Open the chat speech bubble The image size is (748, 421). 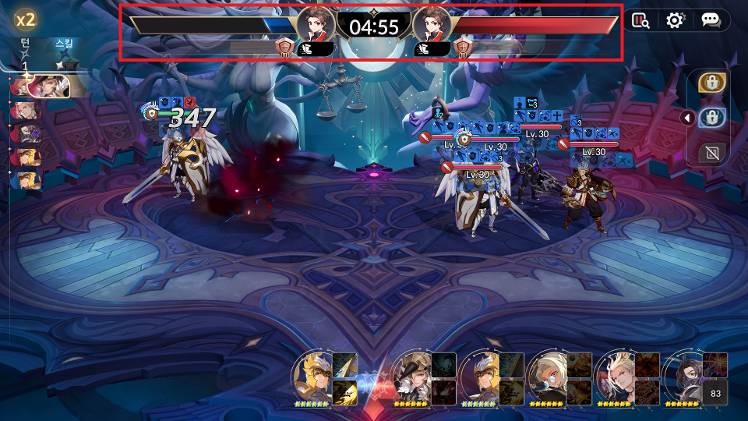pos(710,20)
